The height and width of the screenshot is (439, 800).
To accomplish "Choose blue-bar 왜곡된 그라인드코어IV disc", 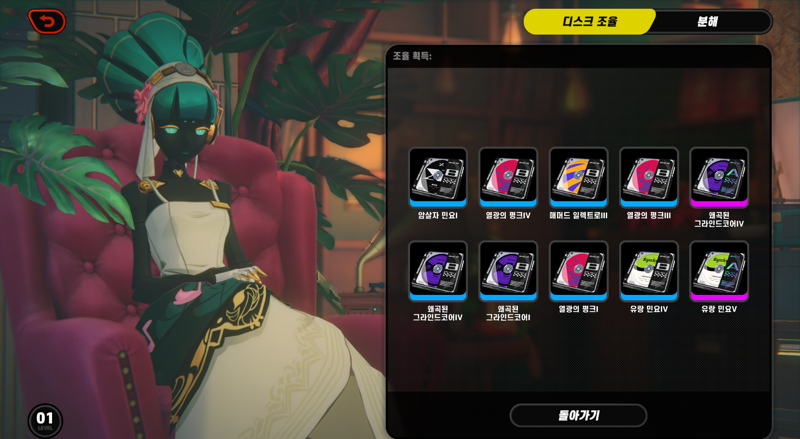I will [x=438, y=270].
